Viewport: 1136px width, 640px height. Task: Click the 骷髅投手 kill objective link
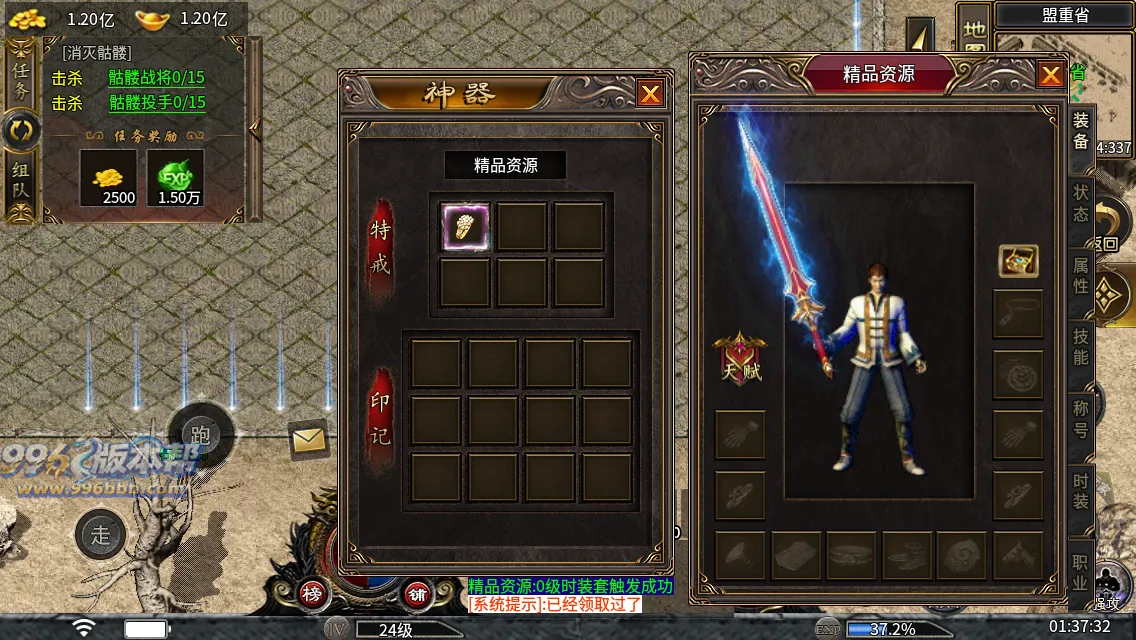(157, 103)
